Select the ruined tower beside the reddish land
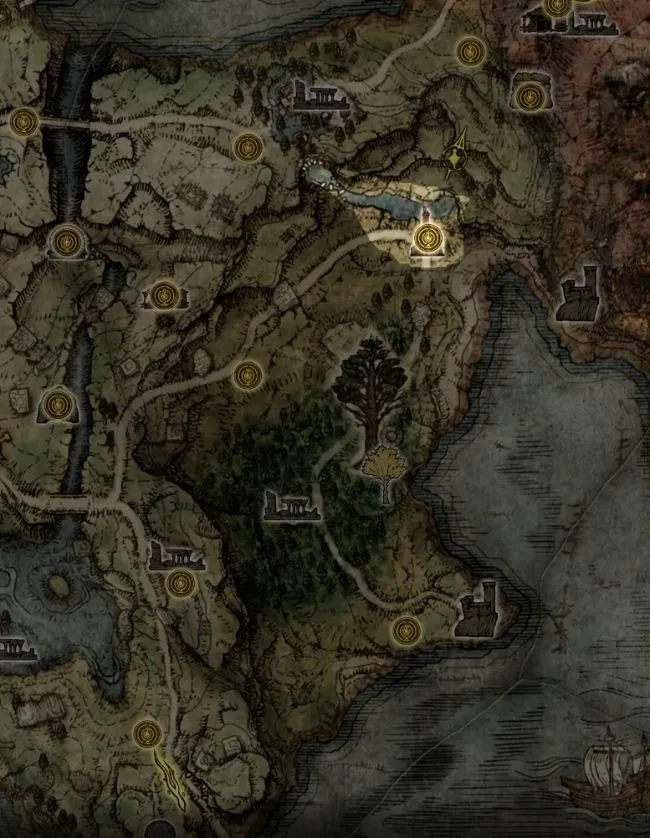This screenshot has width=650, height=838. click(579, 295)
